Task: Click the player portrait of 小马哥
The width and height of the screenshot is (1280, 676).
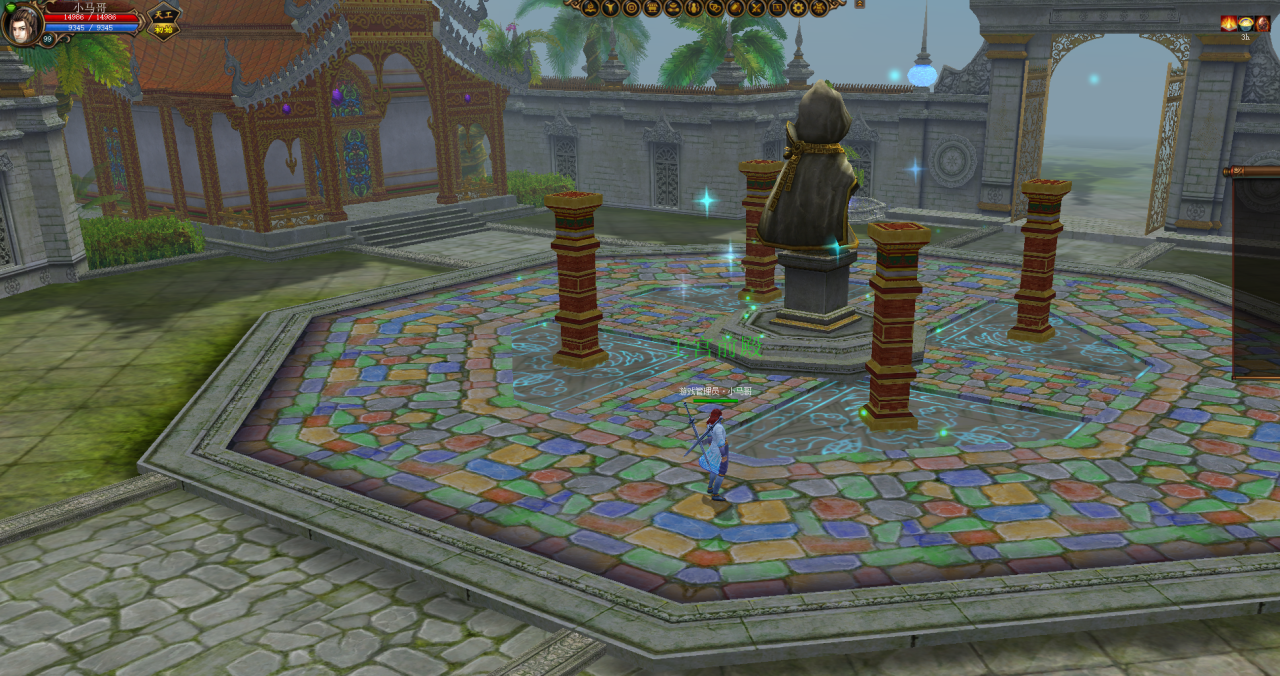Action: click(x=22, y=24)
